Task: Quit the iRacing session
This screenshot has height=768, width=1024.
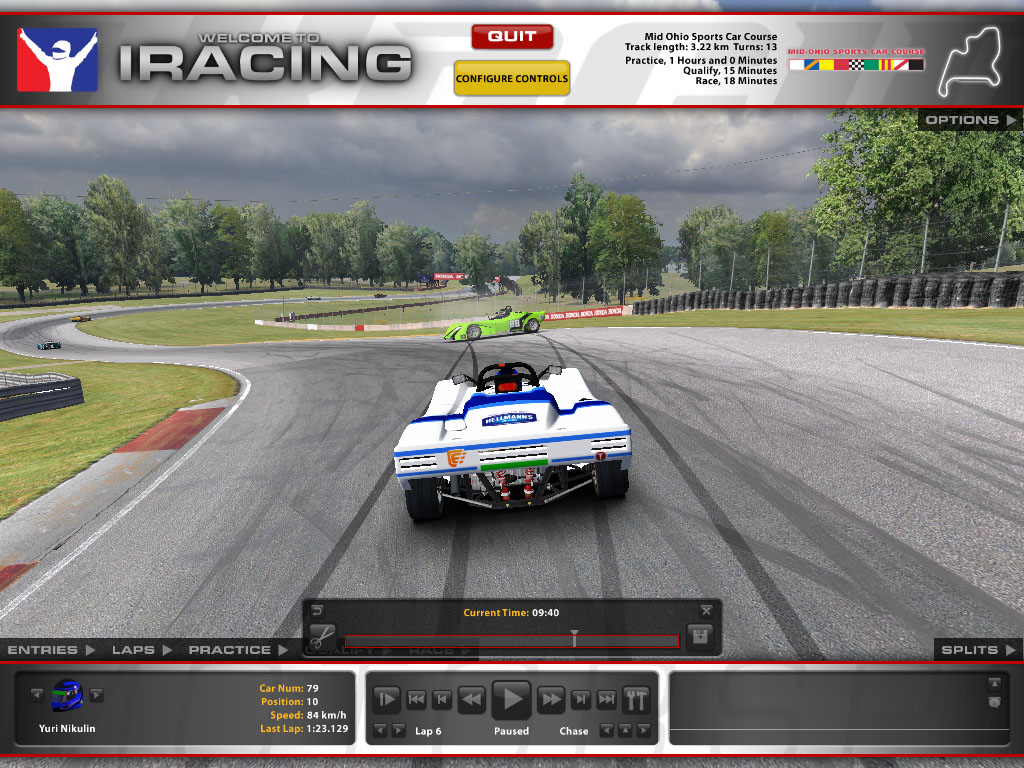Action: 512,37
